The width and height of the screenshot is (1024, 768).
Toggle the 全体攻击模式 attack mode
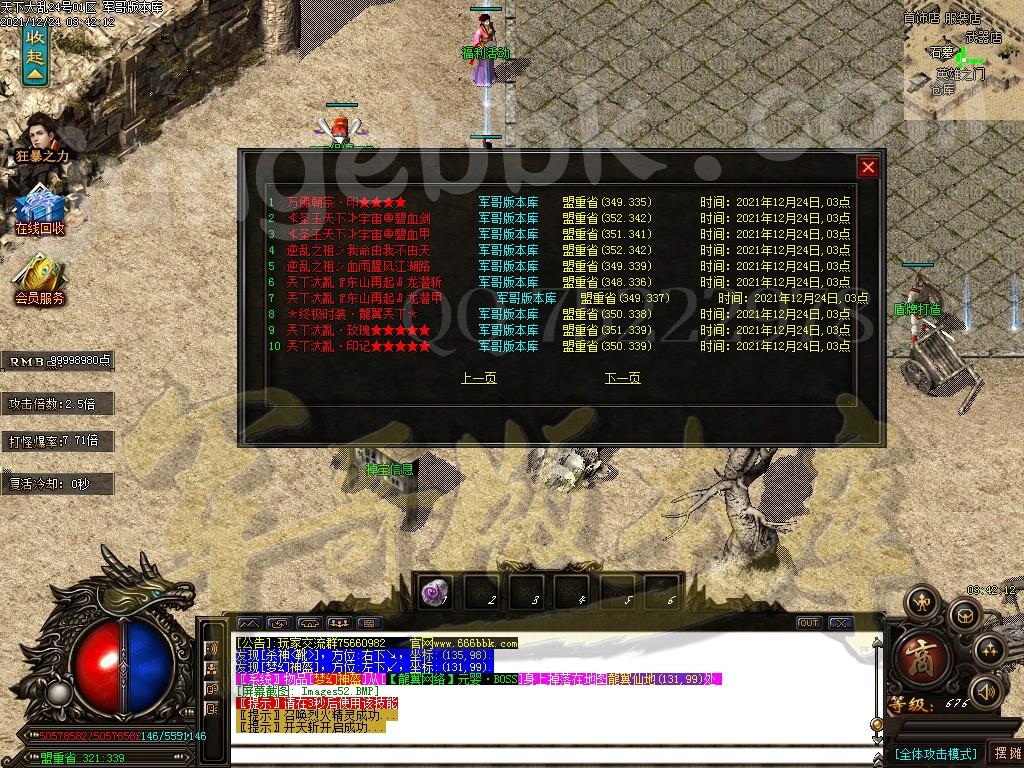pos(935,753)
